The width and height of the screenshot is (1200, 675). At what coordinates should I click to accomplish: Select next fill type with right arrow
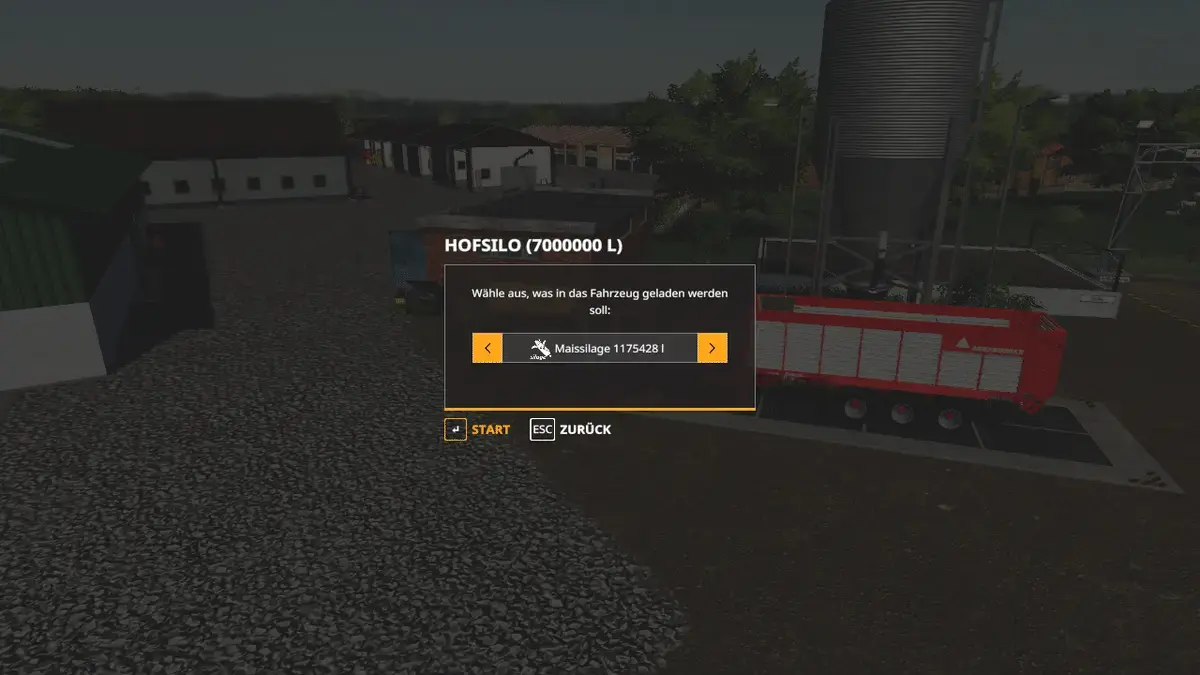tap(712, 348)
